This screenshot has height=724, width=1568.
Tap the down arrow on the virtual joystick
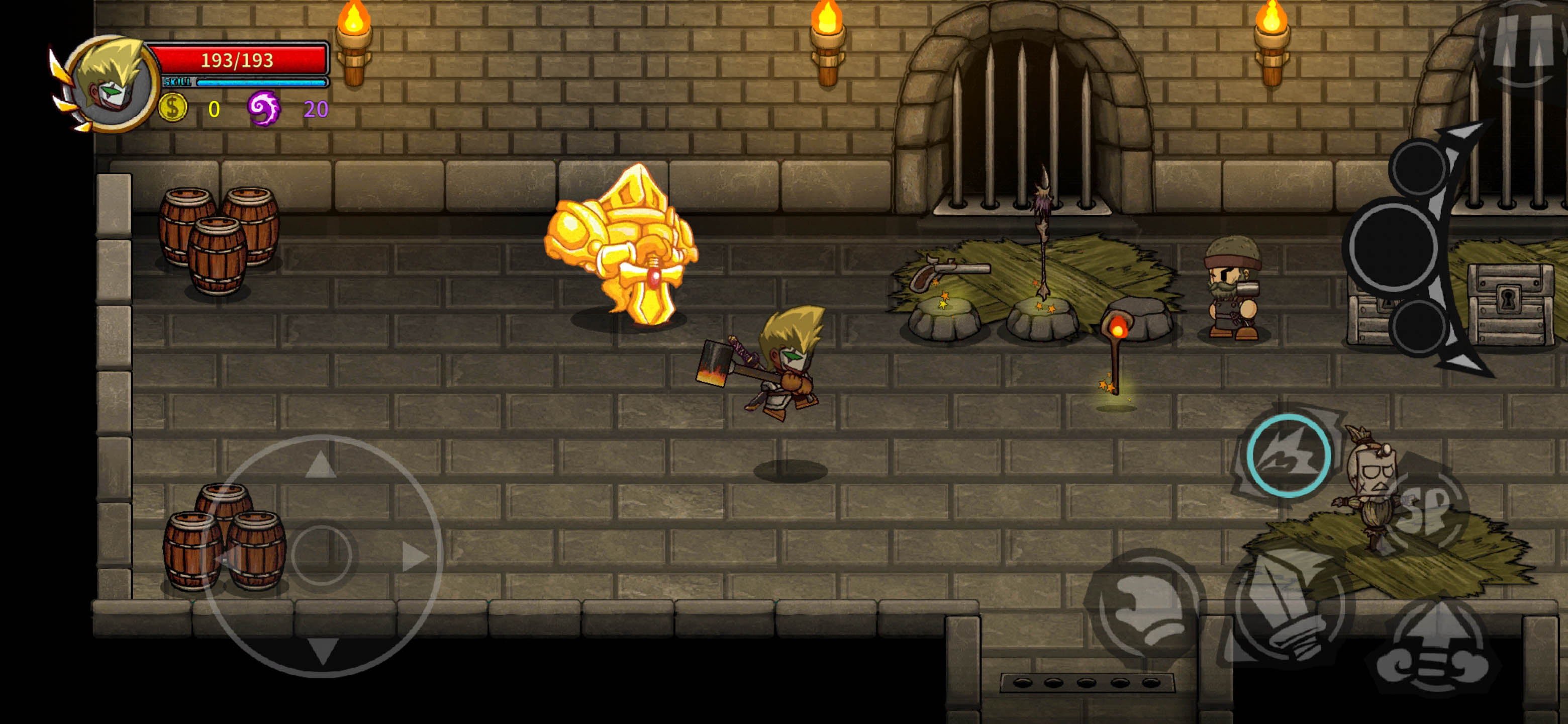pos(322,650)
